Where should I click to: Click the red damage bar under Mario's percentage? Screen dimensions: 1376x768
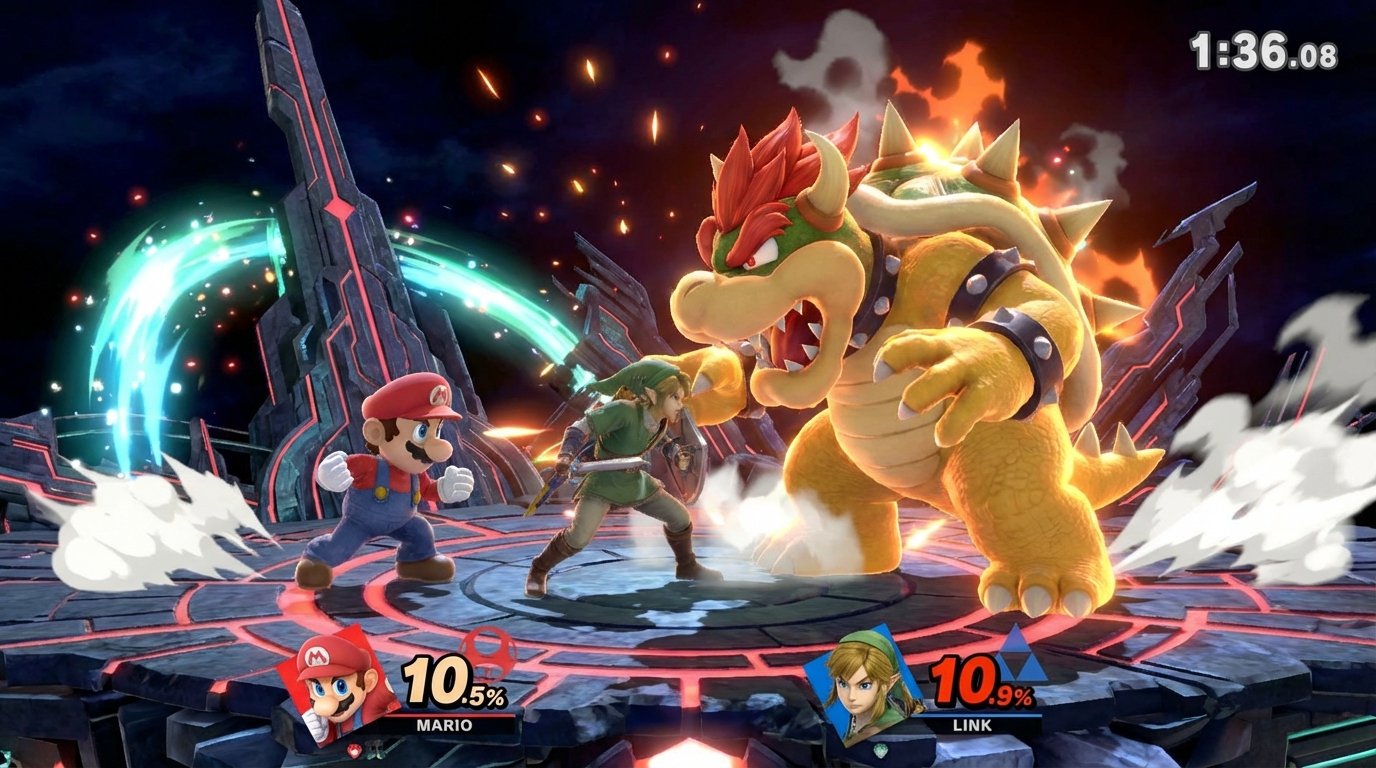tap(451, 716)
